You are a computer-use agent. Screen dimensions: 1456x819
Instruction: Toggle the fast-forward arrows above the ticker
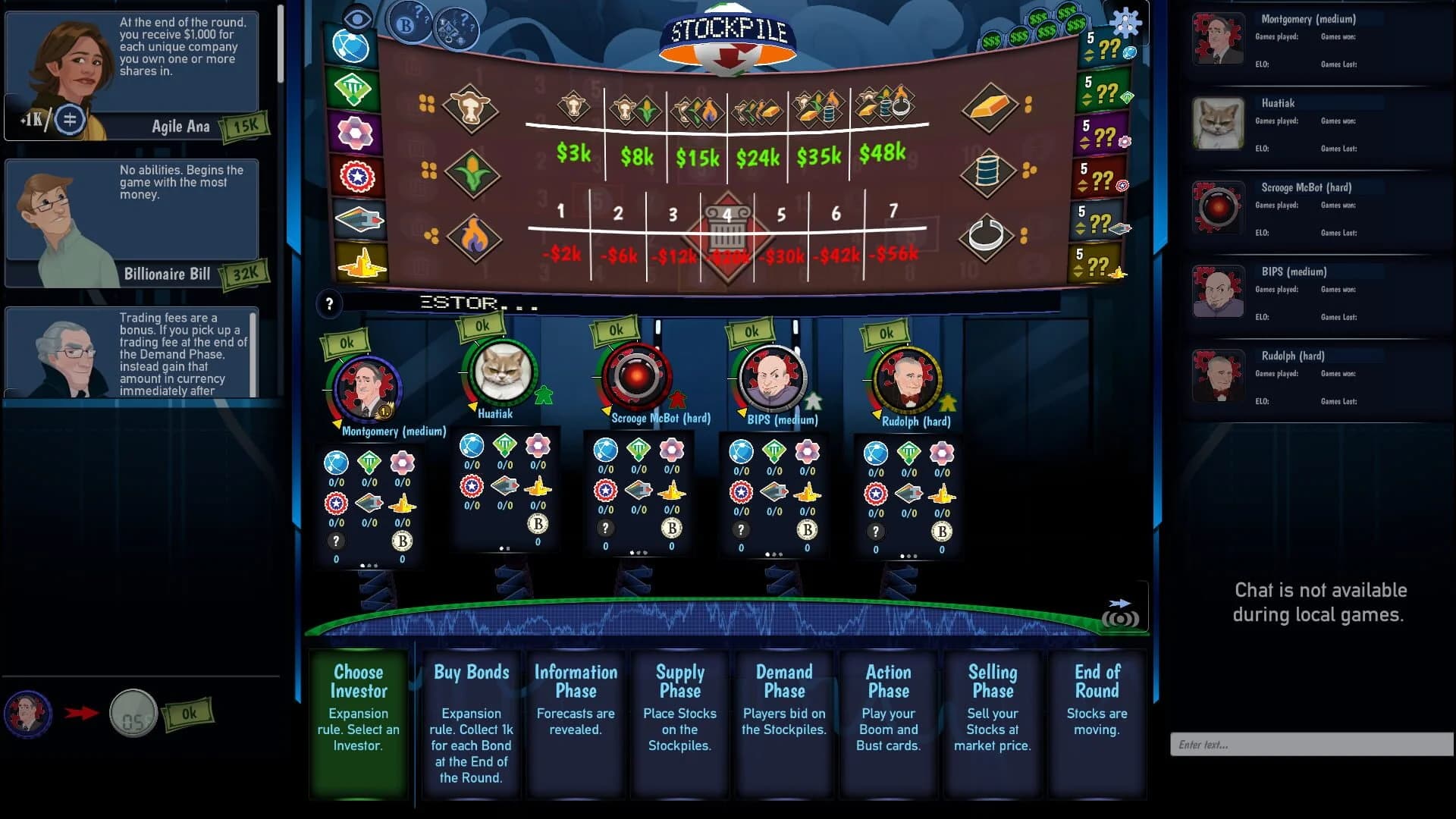pos(1118,602)
